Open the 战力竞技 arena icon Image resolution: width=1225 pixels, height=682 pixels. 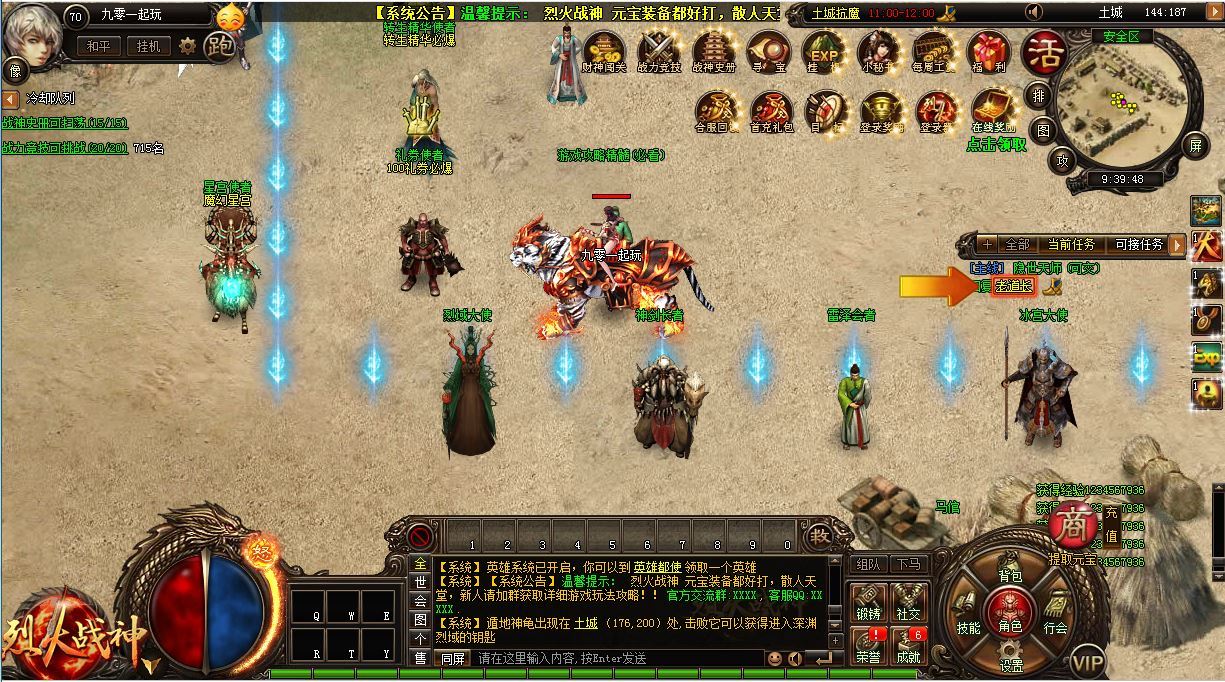pos(659,51)
